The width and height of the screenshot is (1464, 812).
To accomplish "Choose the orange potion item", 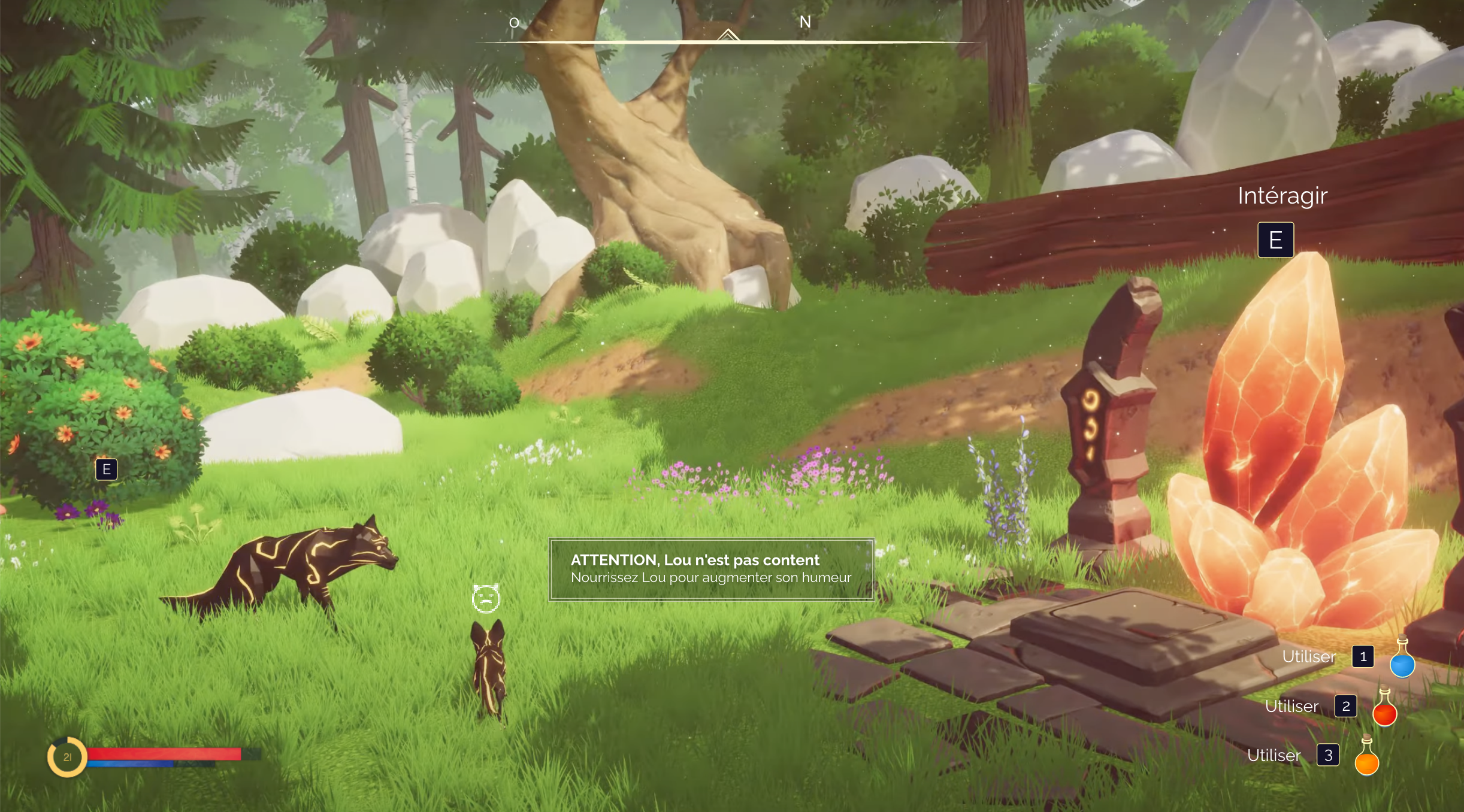I will click(1366, 758).
